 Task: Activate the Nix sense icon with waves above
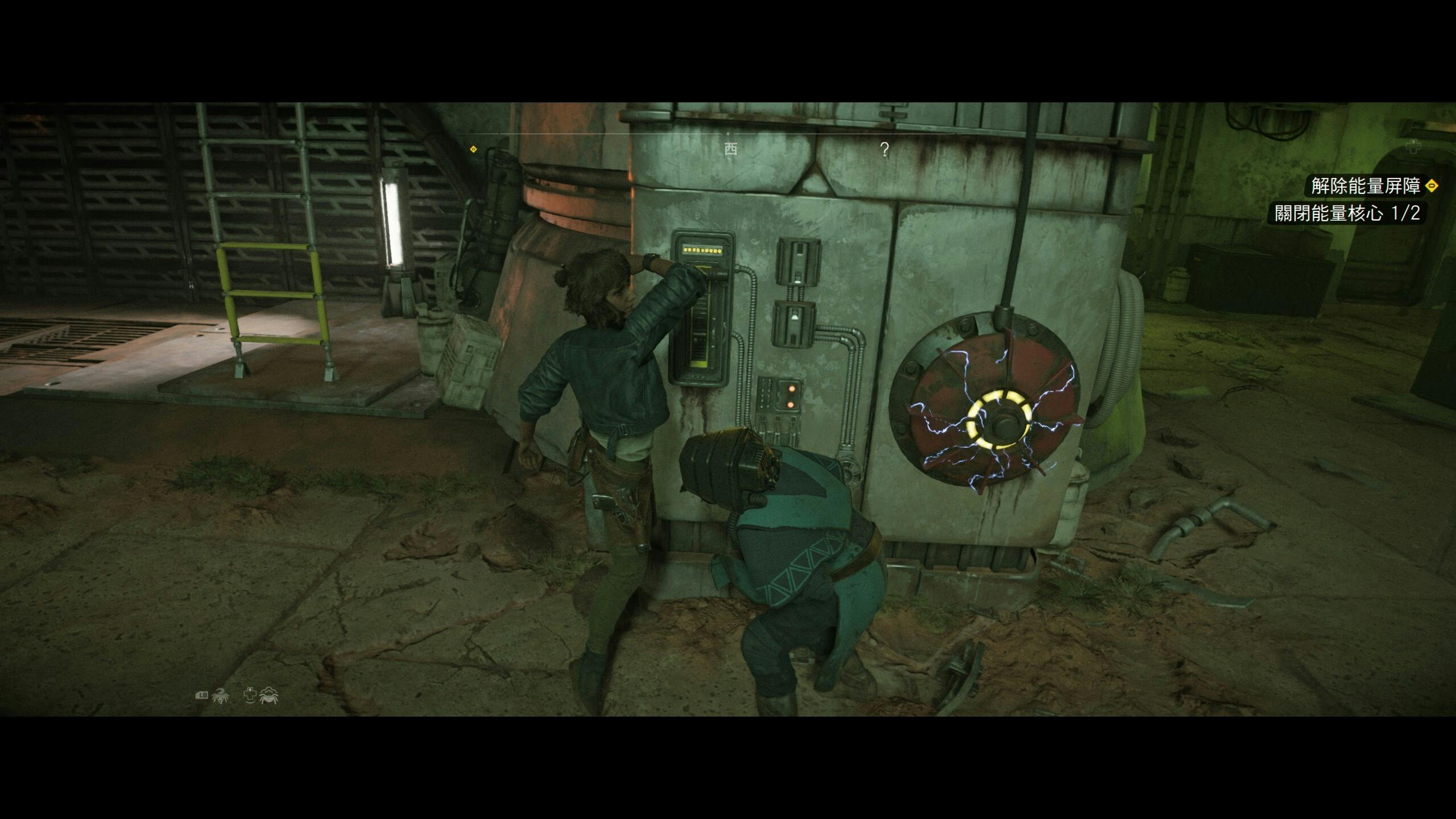pyautogui.click(x=268, y=695)
